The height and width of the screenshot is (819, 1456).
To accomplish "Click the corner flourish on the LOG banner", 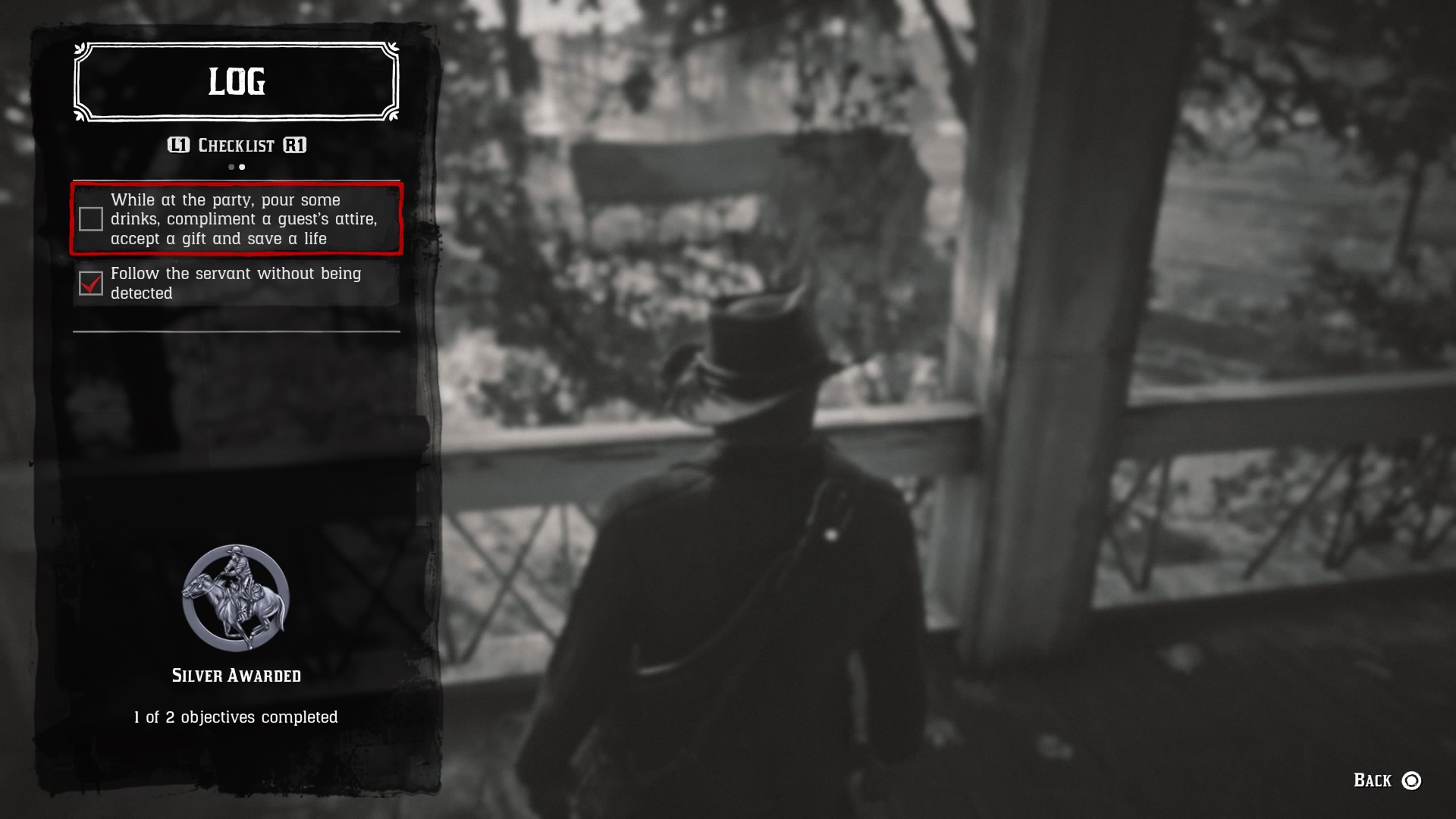I will pyautogui.click(x=80, y=49).
